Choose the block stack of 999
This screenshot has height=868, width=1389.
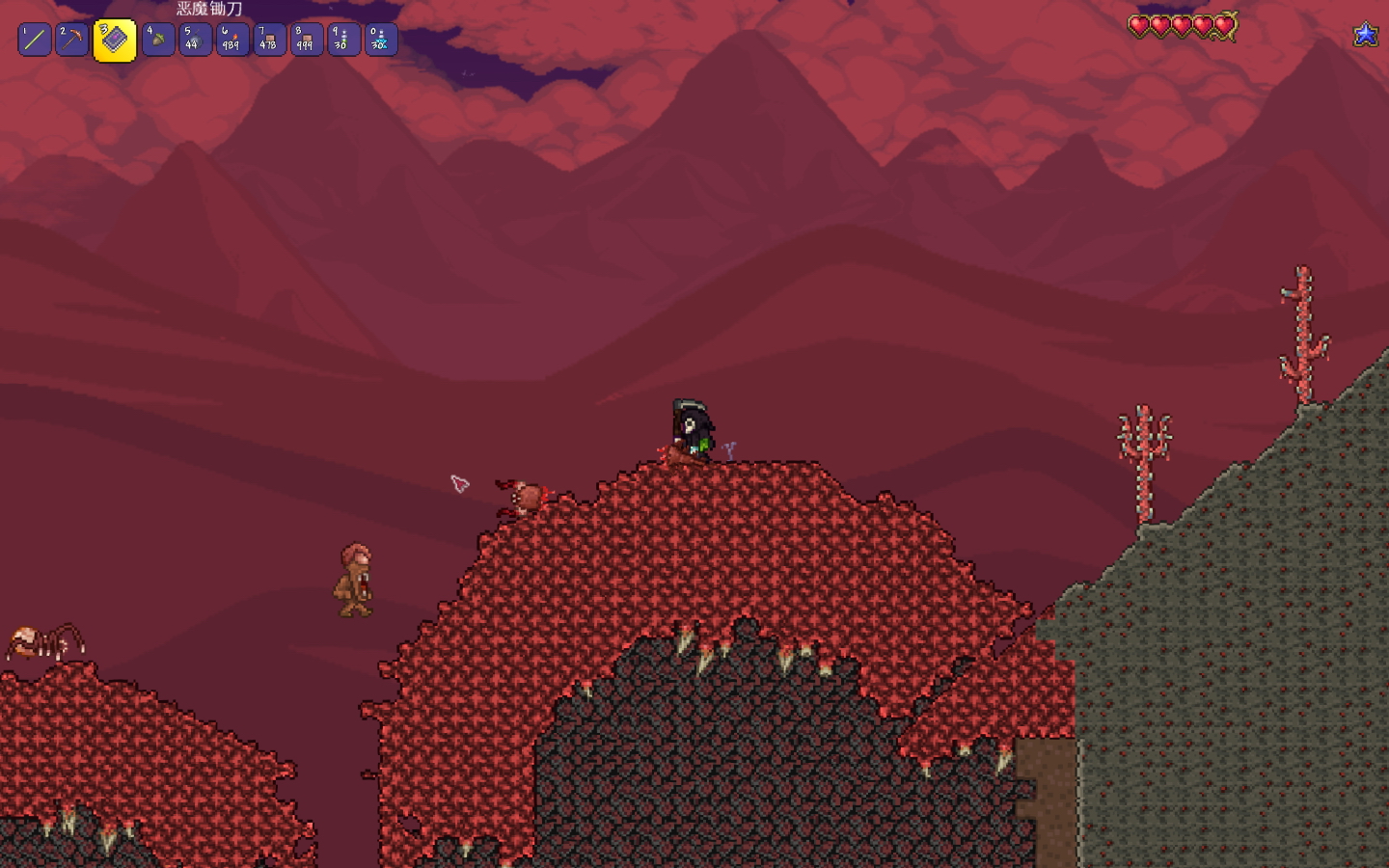click(x=306, y=40)
